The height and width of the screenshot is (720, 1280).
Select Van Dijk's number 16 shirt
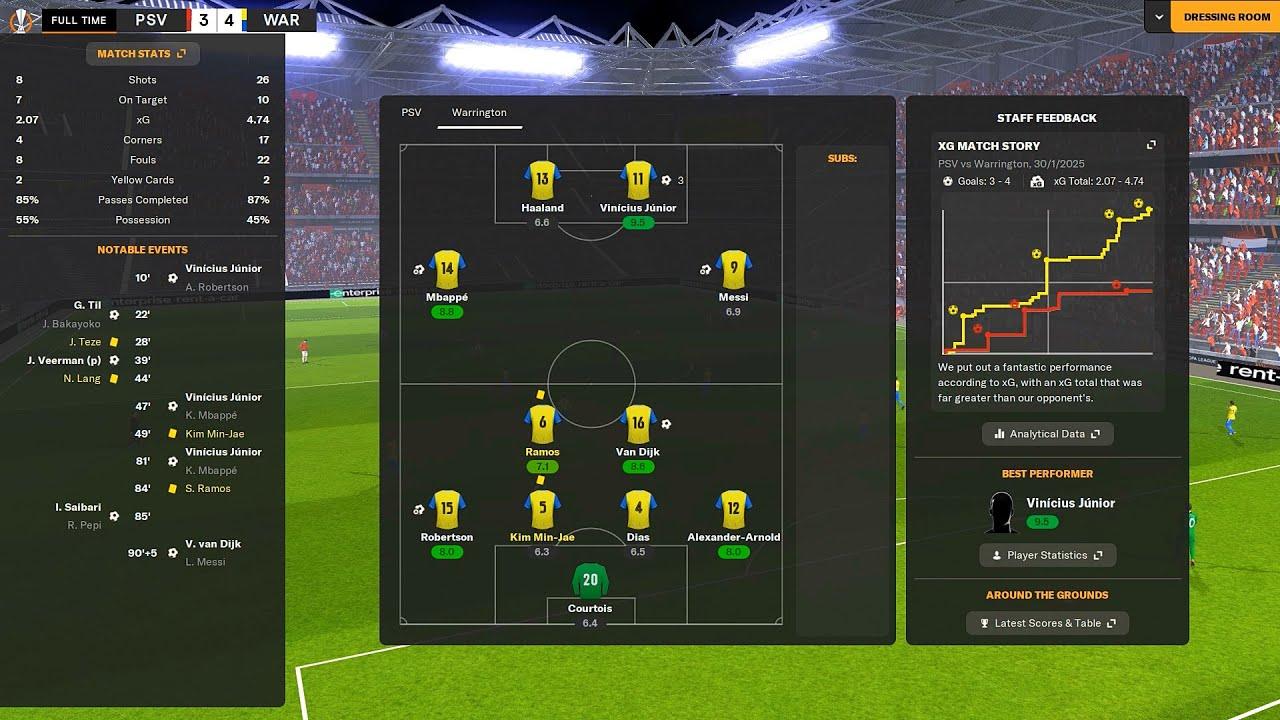(x=638, y=424)
